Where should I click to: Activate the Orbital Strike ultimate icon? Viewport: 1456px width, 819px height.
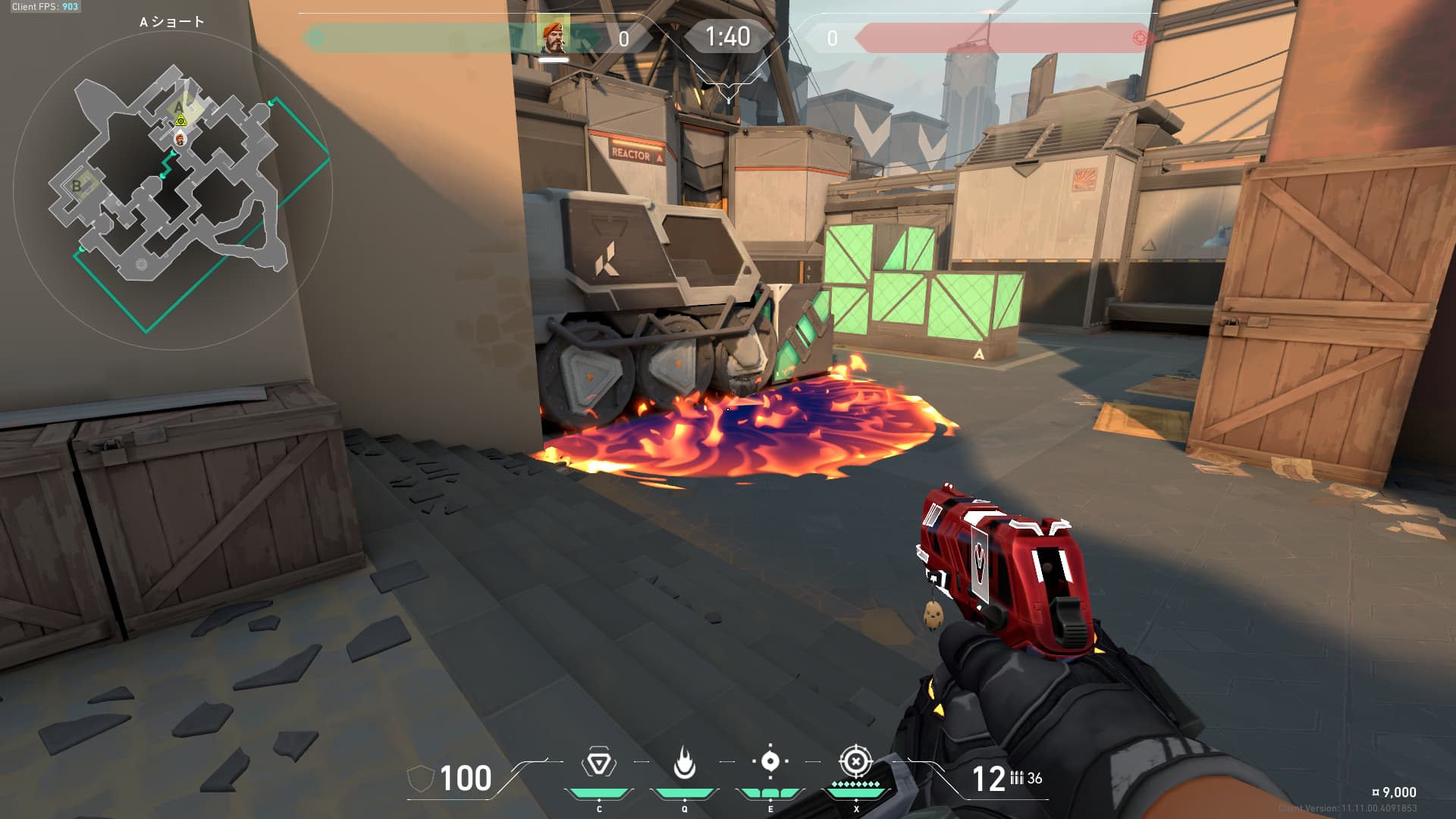(855, 761)
